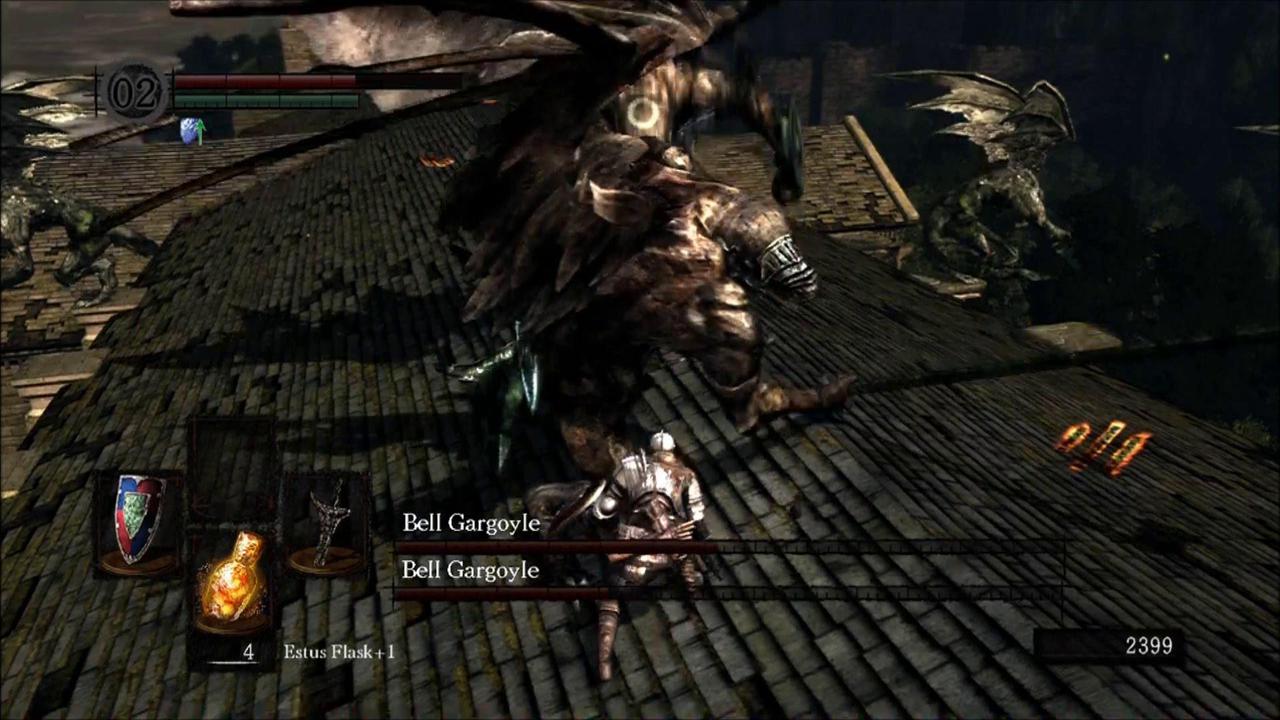The image size is (1280, 720).
Task: Select the right-hand weapon slot
Action: (328, 523)
